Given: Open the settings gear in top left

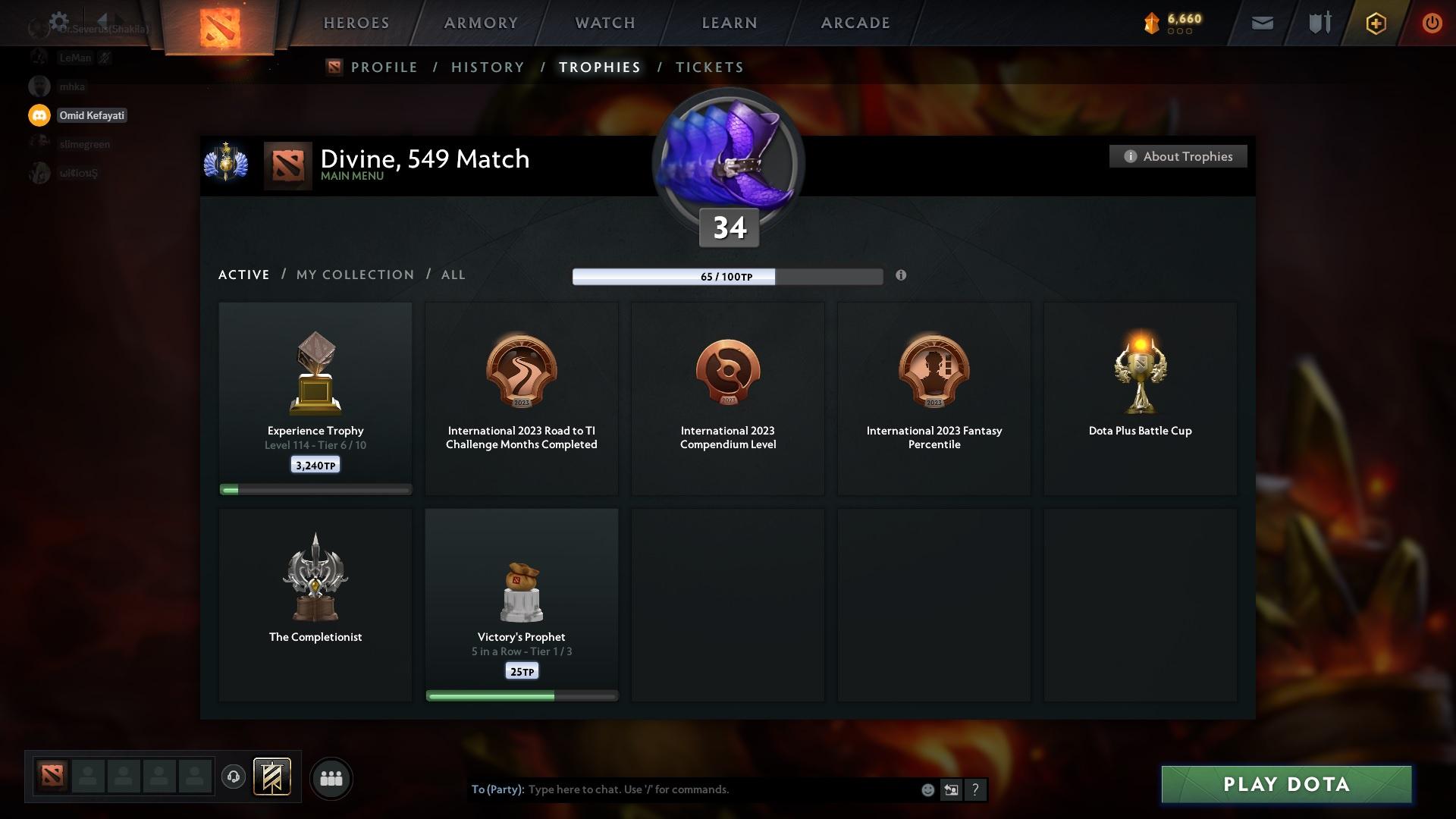Looking at the screenshot, I should click(58, 20).
